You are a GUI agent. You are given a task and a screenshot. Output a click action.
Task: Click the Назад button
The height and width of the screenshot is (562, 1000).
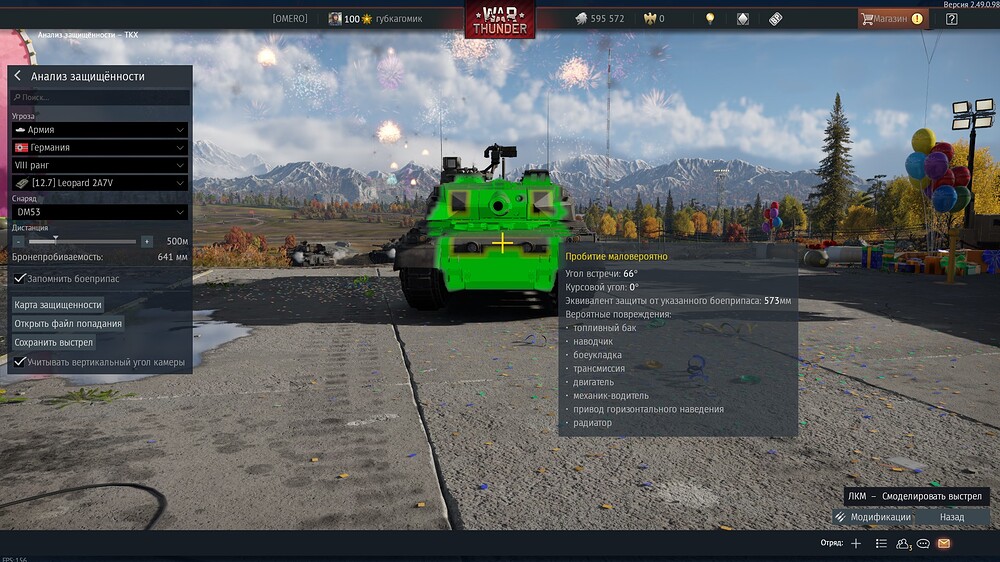(x=952, y=517)
